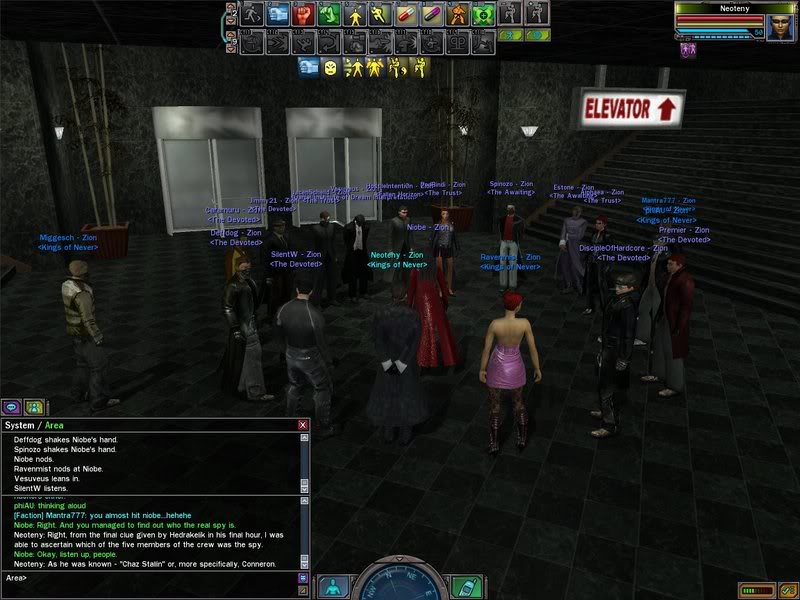Switch to the System chat tab

coord(18,425)
